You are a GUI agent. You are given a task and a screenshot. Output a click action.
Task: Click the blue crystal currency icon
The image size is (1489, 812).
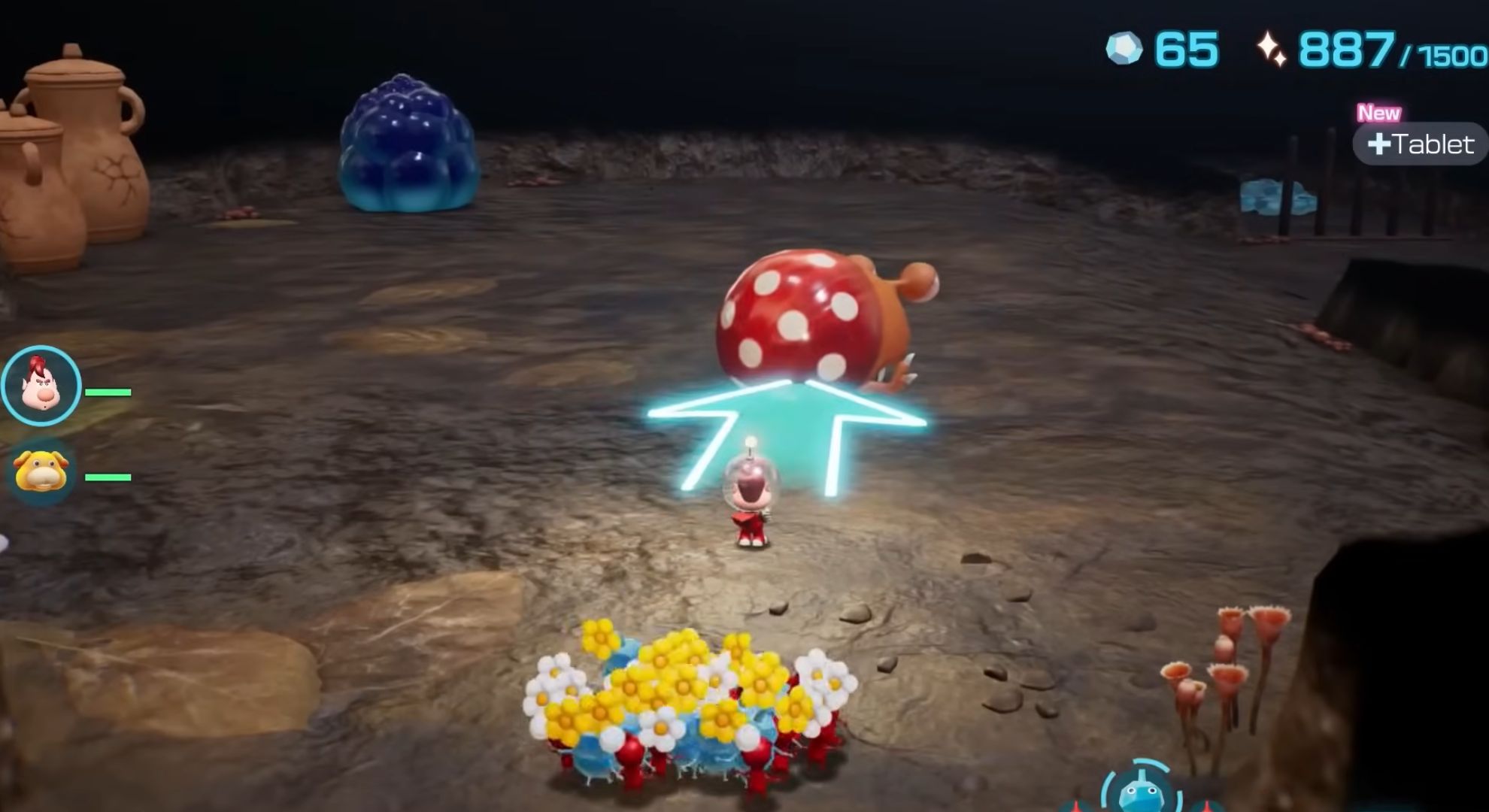point(1124,47)
